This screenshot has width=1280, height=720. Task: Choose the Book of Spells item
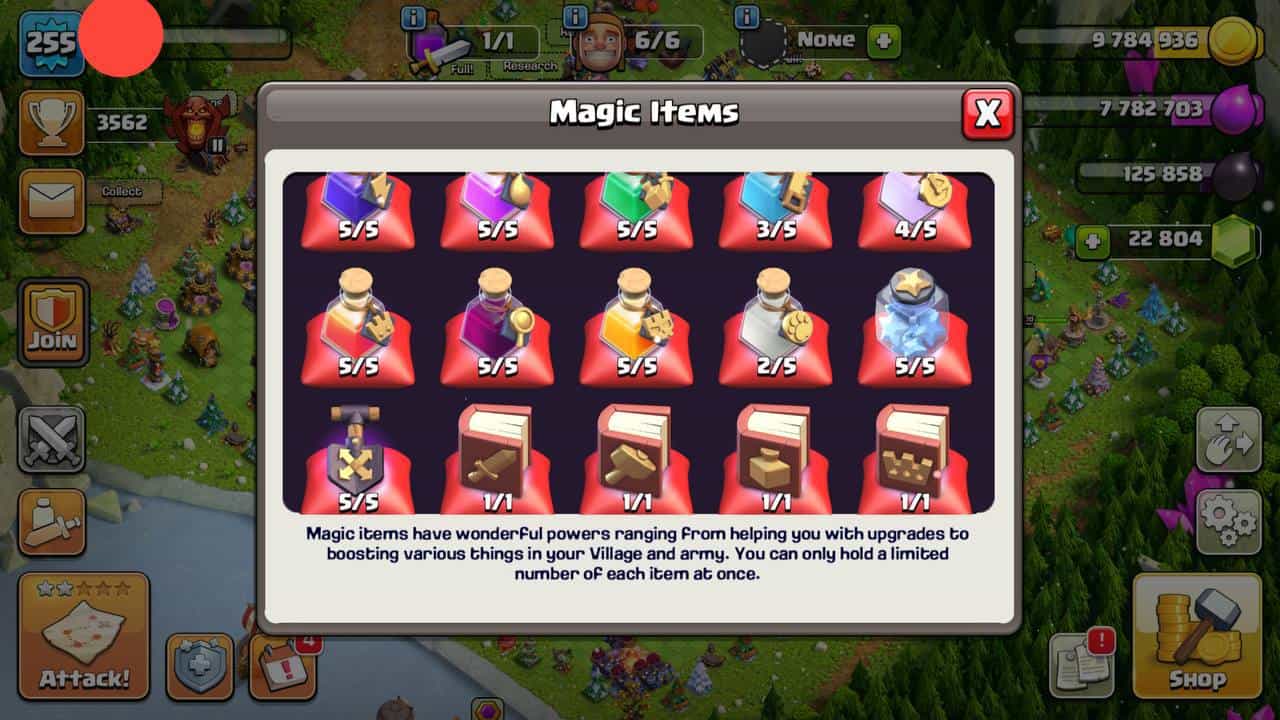[x=775, y=455]
